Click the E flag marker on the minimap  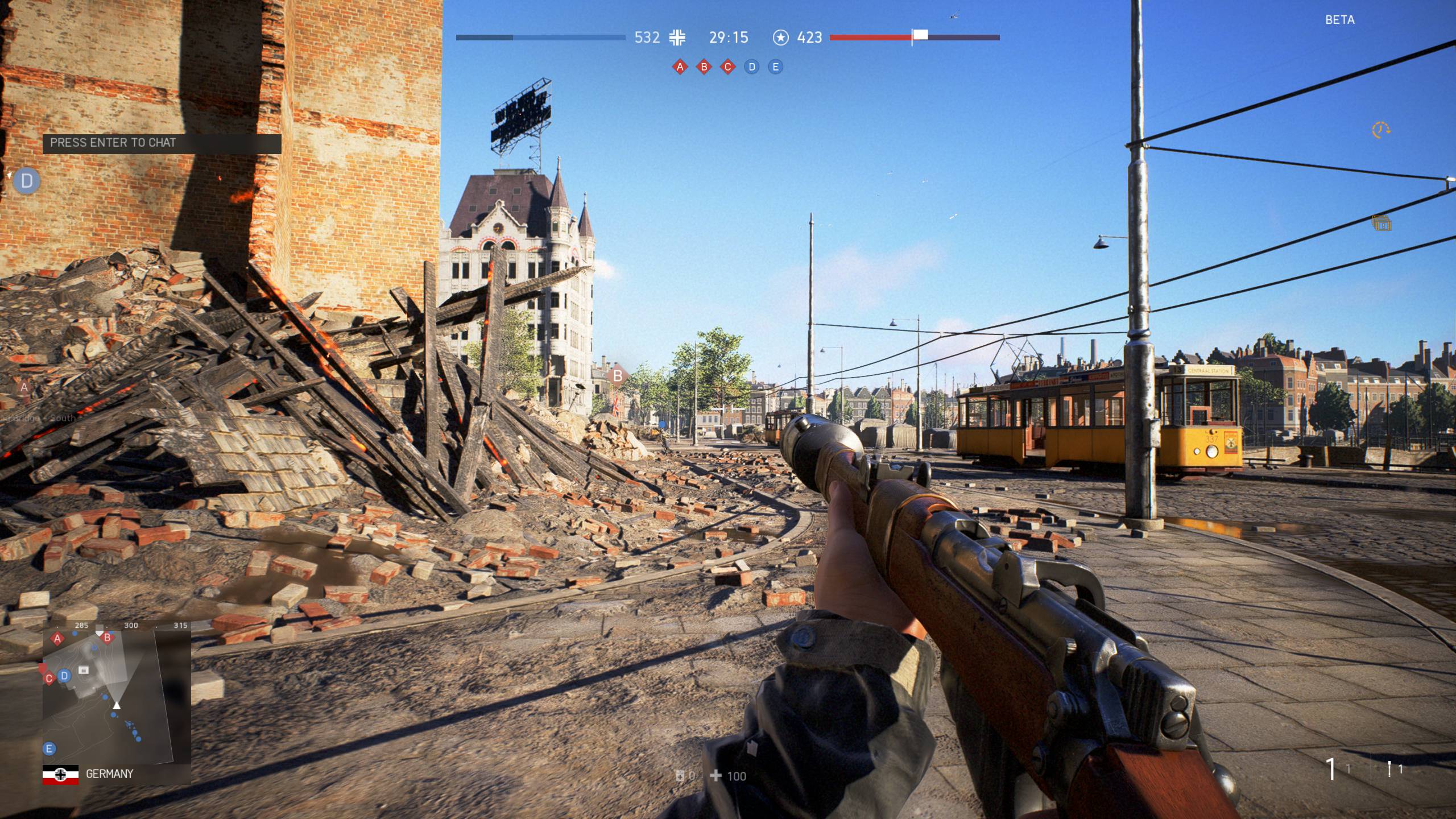(x=49, y=748)
